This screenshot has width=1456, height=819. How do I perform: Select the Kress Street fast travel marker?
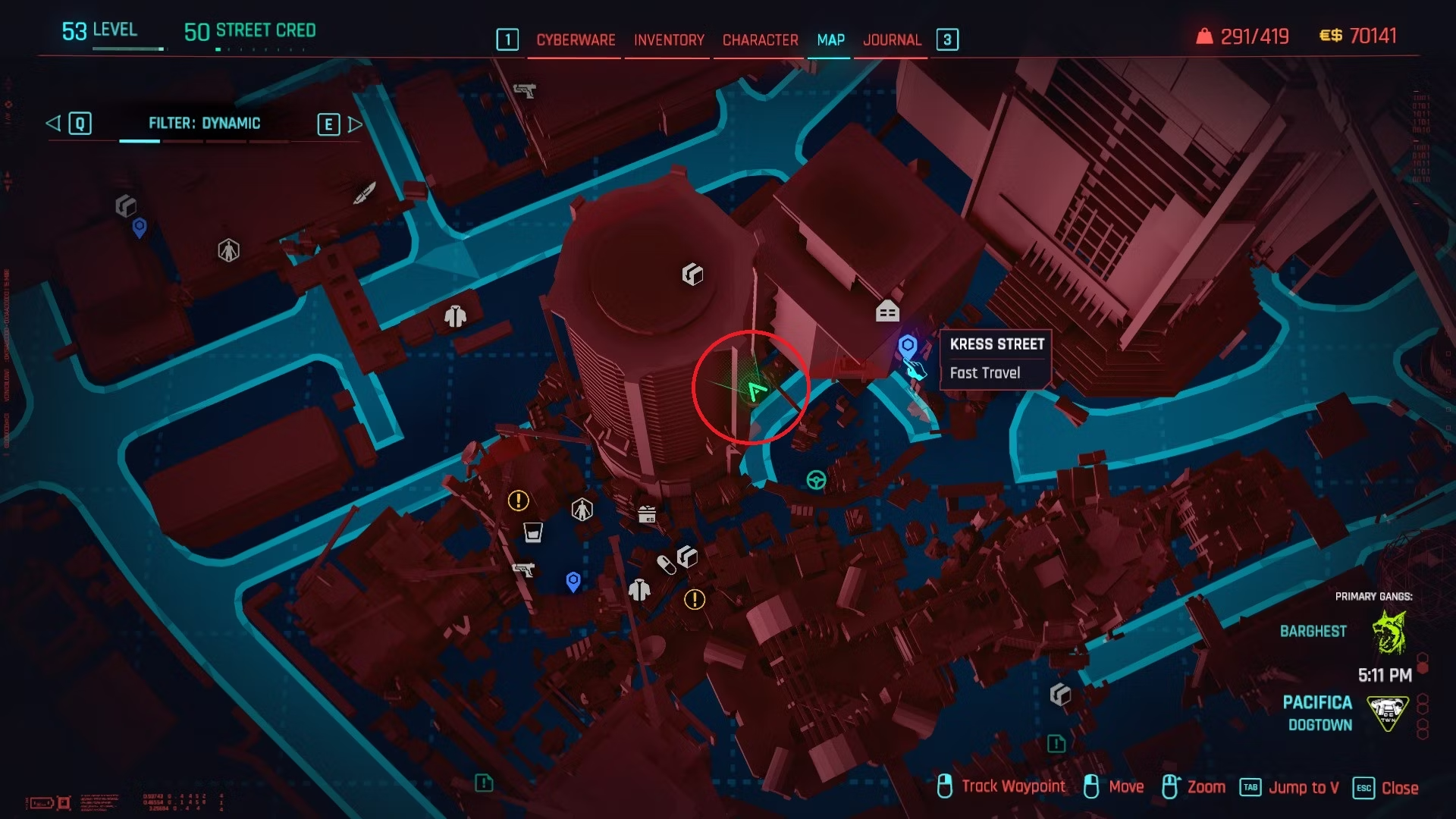(907, 347)
